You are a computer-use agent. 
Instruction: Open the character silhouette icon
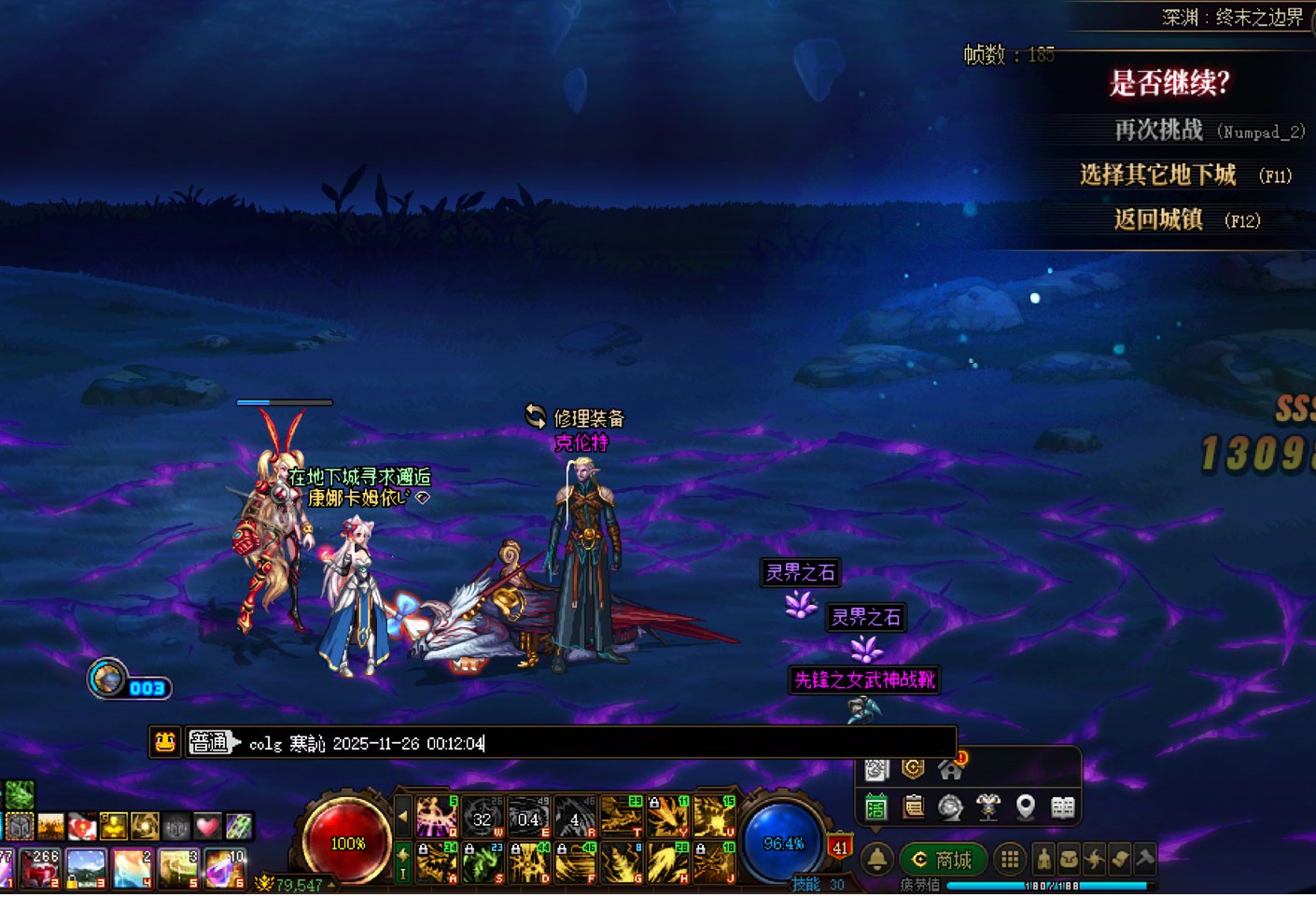(x=1043, y=859)
